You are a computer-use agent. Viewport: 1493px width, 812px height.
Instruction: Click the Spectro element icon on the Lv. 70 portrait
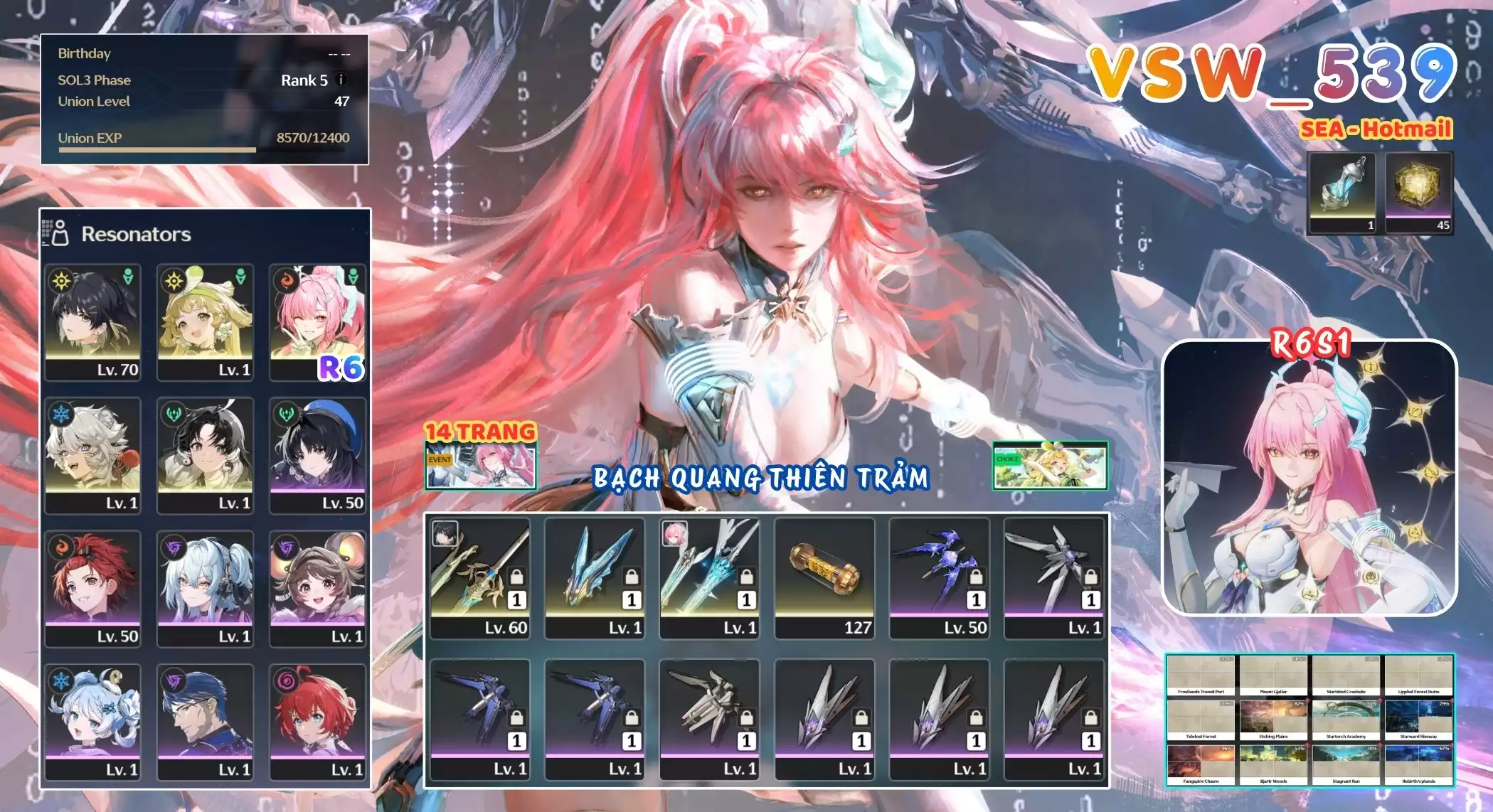62,281
